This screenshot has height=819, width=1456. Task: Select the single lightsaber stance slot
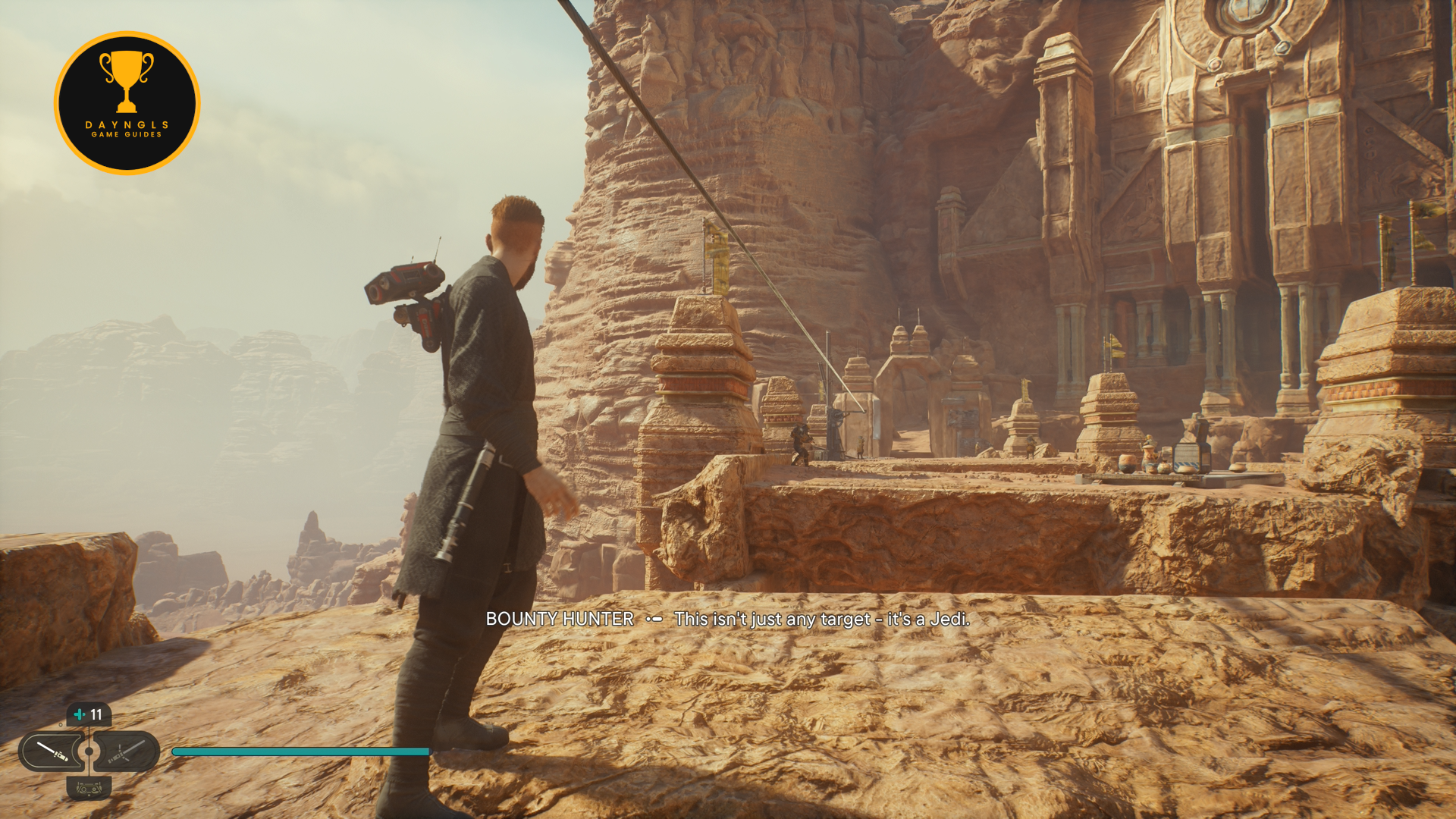pyautogui.click(x=52, y=751)
